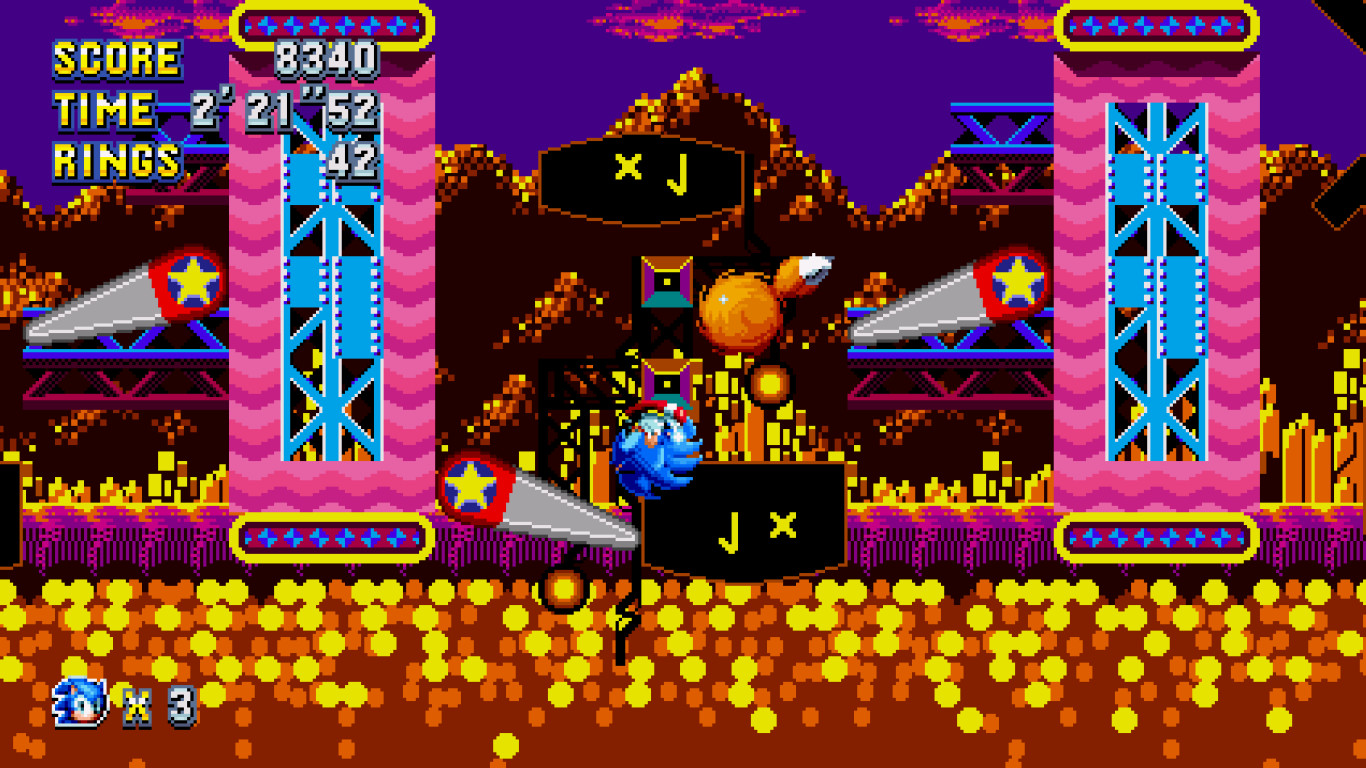Image resolution: width=1366 pixels, height=768 pixels.
Task: Expand the '× J' signboard at the top
Action: tap(648, 175)
